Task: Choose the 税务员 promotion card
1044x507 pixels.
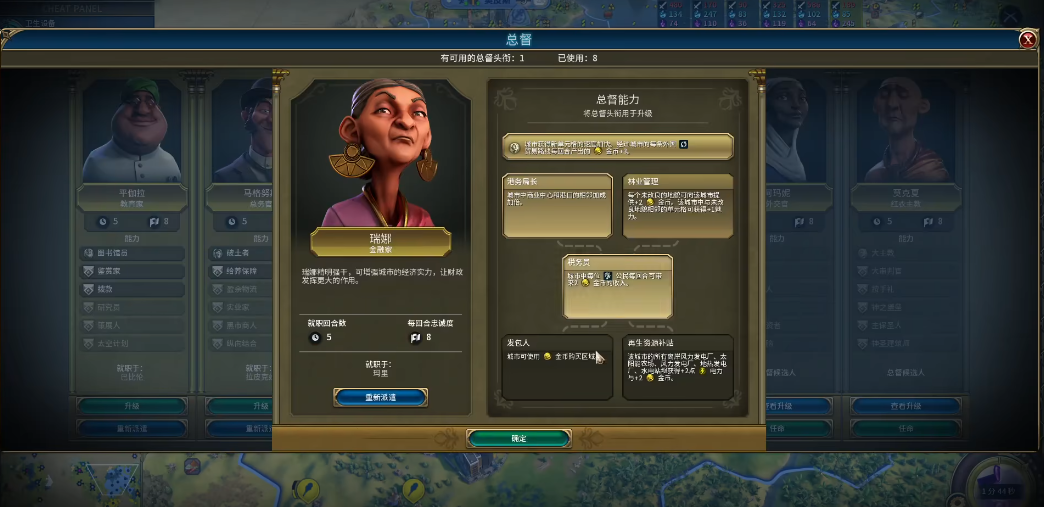Action: pyautogui.click(x=617, y=286)
